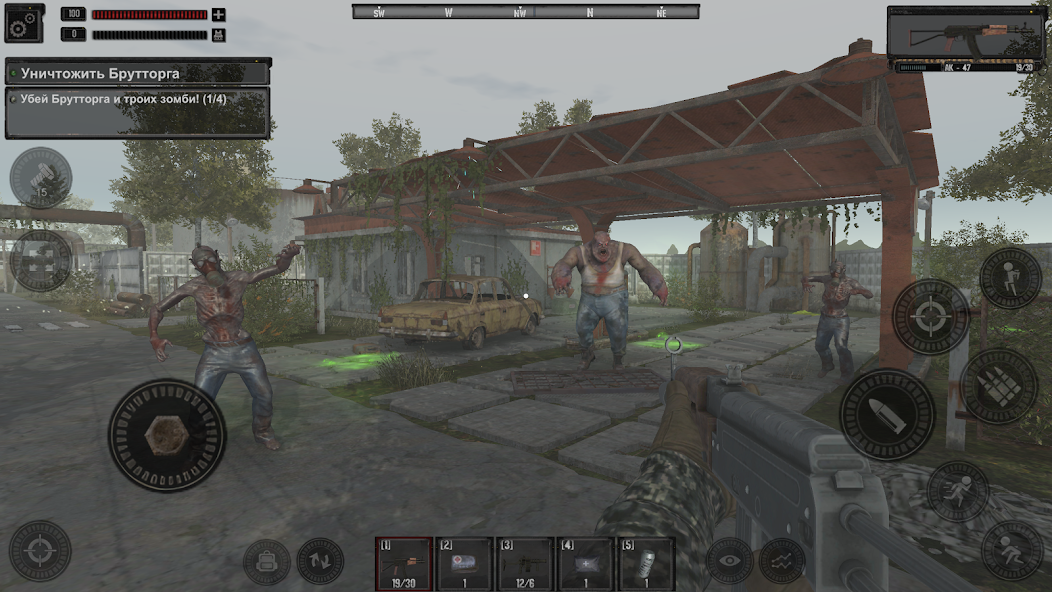1052x592 pixels.
Task: Tap the jump button with the leaping figure
Action: (1010, 278)
